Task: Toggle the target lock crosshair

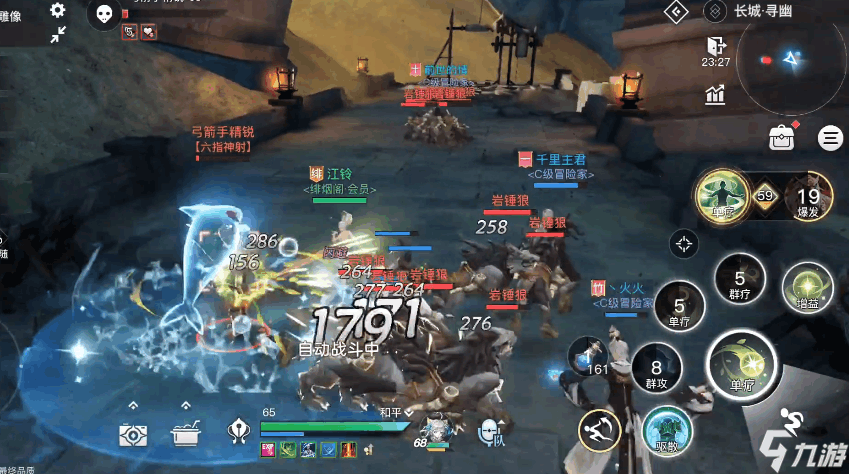Action: [684, 242]
